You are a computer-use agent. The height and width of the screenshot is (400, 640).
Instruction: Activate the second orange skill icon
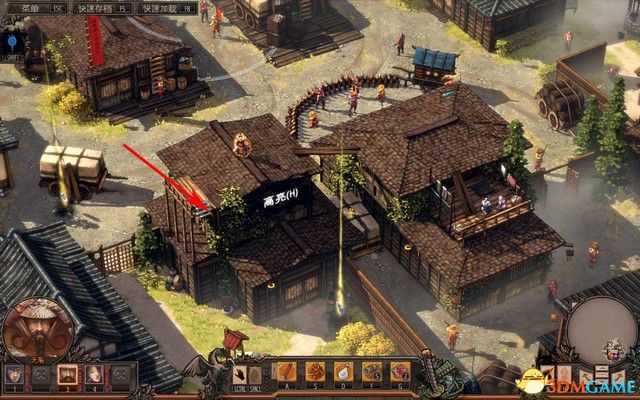tap(316, 372)
